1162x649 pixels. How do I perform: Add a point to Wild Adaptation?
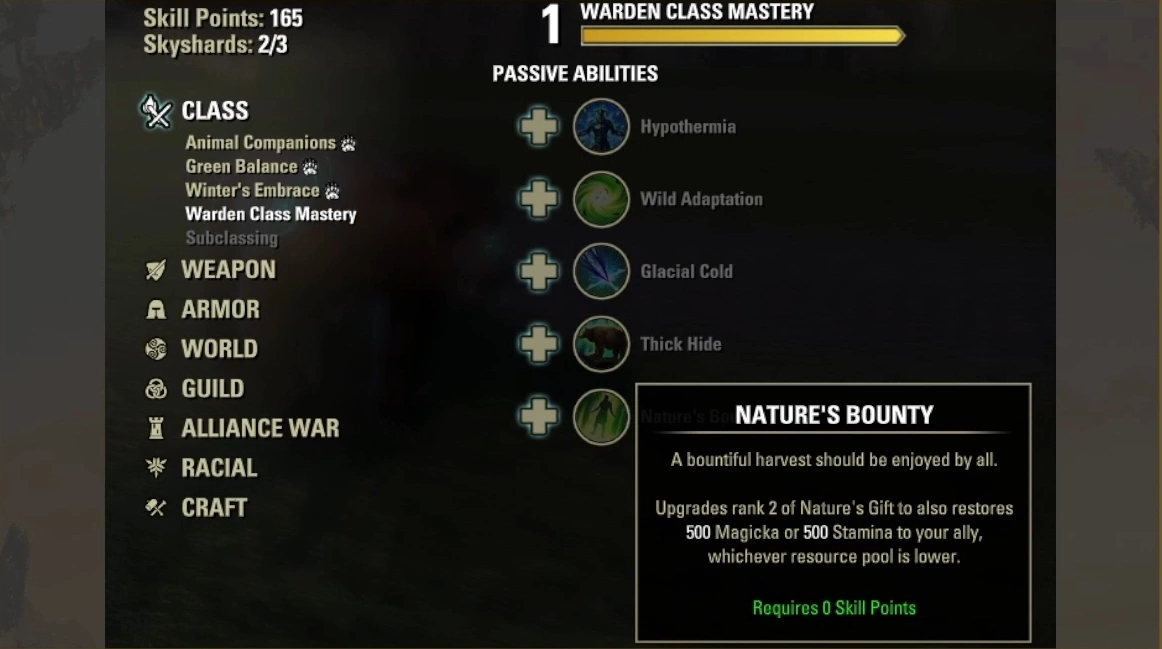[x=538, y=199]
